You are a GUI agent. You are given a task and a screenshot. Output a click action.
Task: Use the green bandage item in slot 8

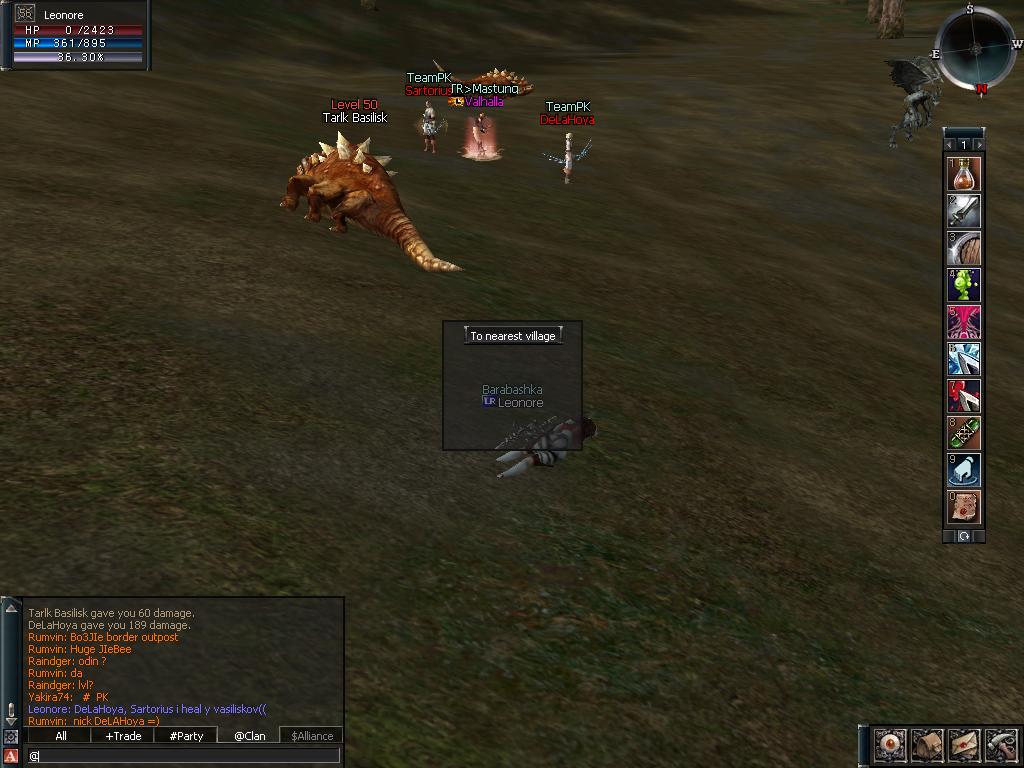click(x=964, y=434)
